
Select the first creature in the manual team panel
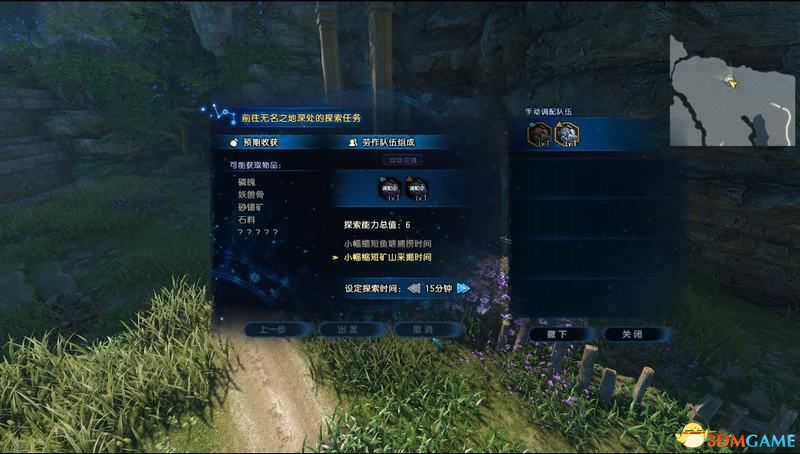point(540,132)
